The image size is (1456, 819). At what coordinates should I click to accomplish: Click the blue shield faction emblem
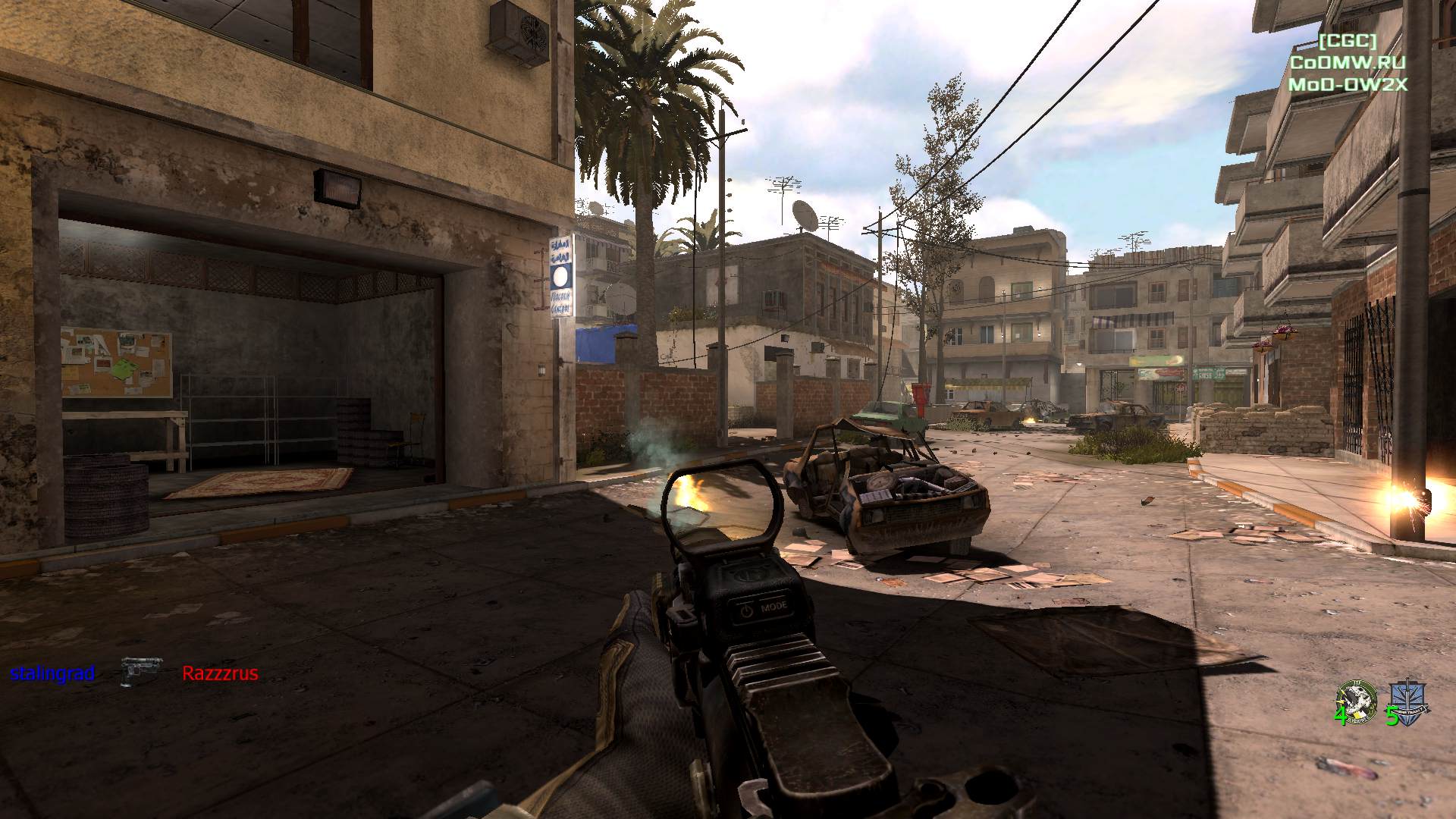pyautogui.click(x=1408, y=701)
